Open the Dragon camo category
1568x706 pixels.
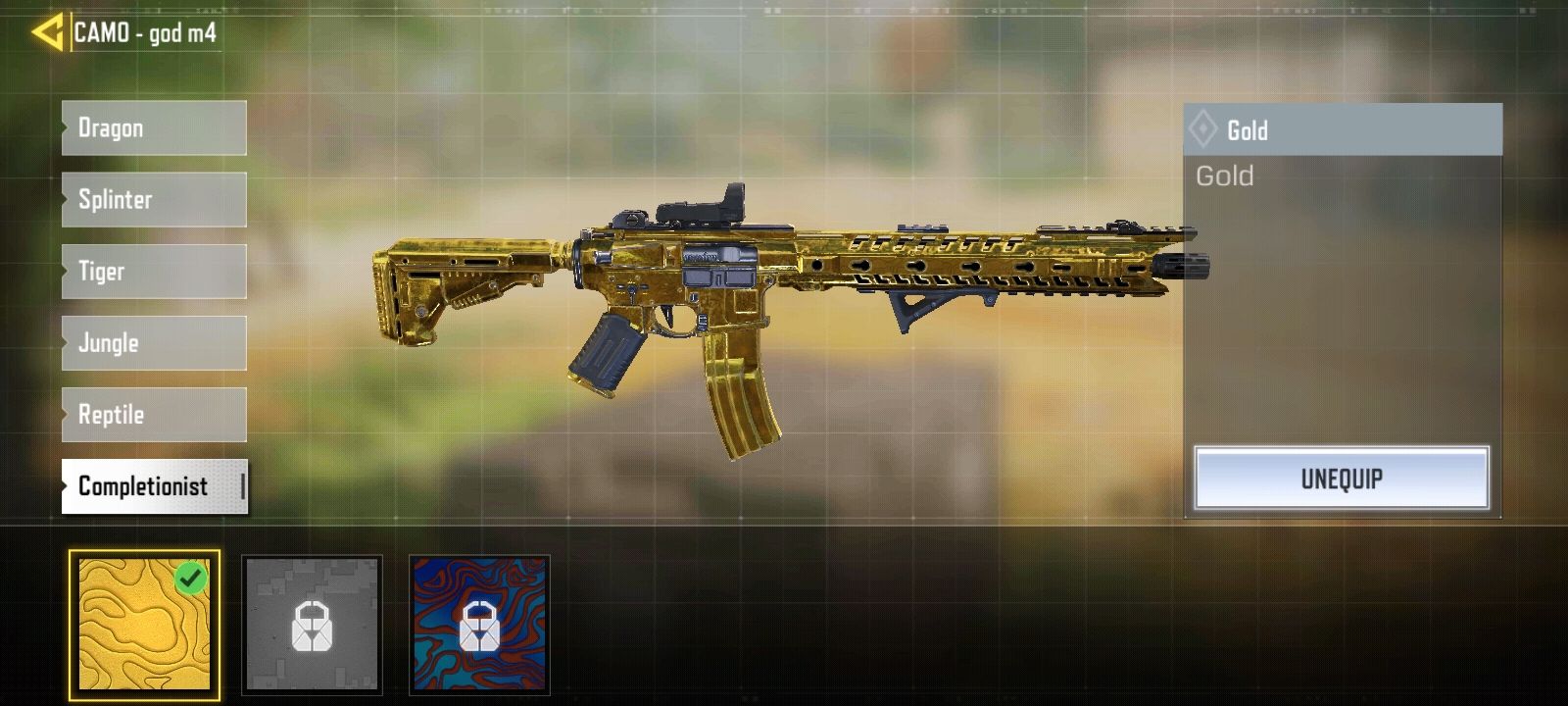(x=153, y=127)
